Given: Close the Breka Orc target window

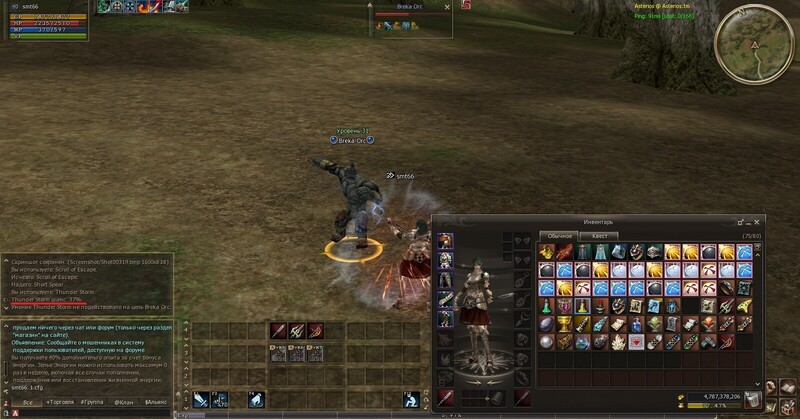Looking at the screenshot, I should pos(446,6).
